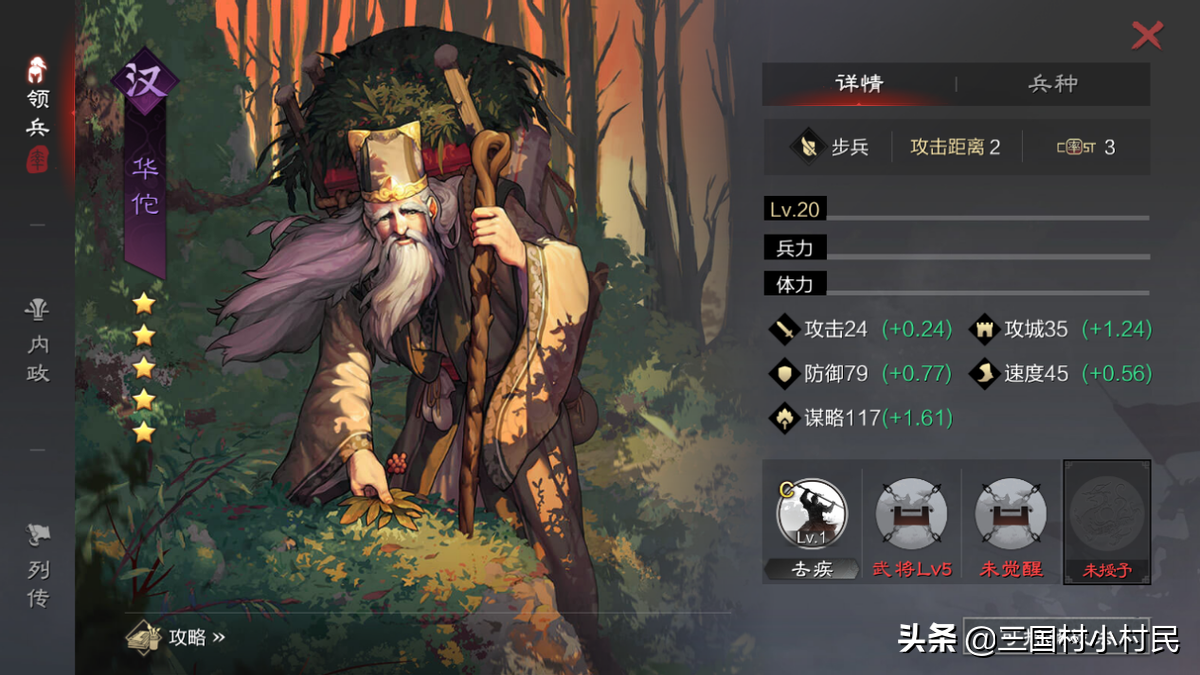Screen dimensions: 1200x675
Task: Select the locked 未觉醒 skill slot
Action: tap(1009, 514)
